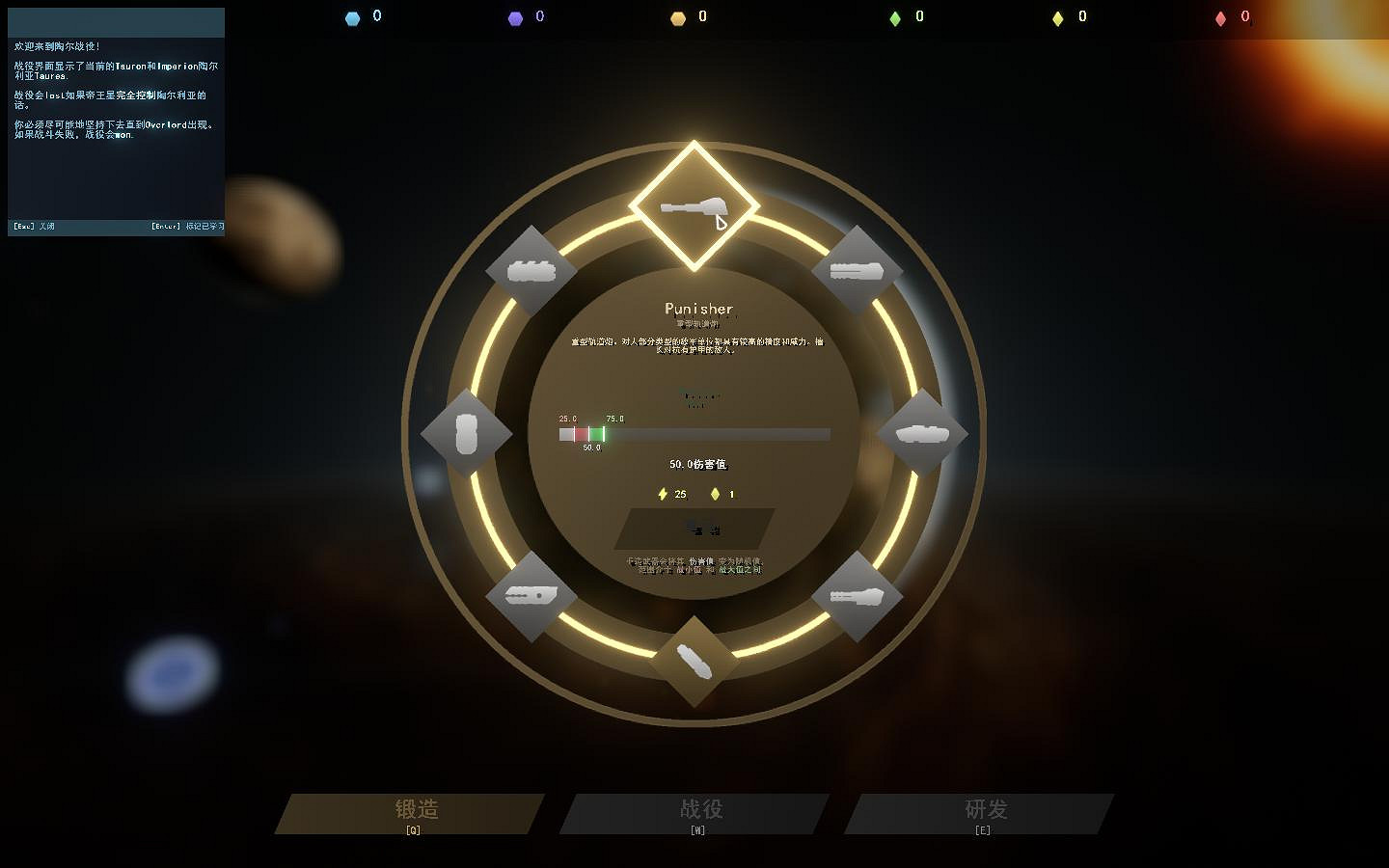Click the 50.0 damage value slider bar

coord(694,435)
